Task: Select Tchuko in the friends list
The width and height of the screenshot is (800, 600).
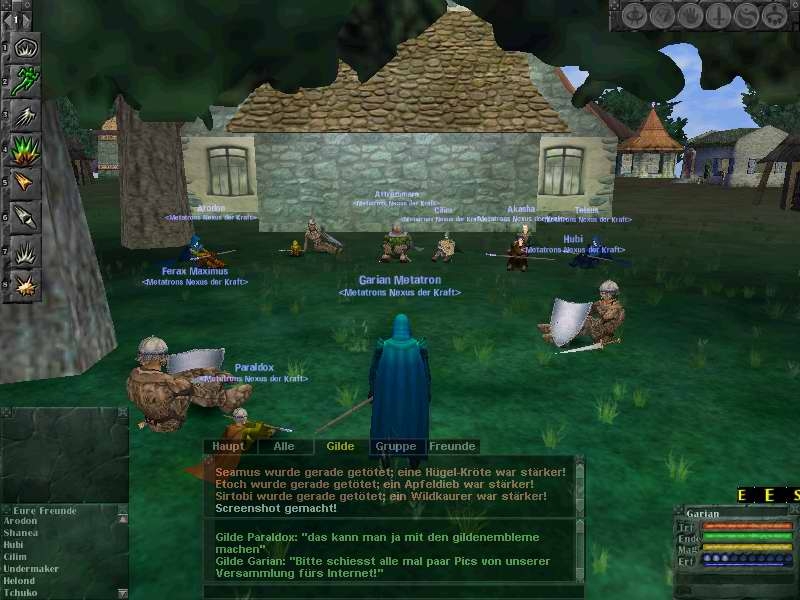Action: pos(21,592)
